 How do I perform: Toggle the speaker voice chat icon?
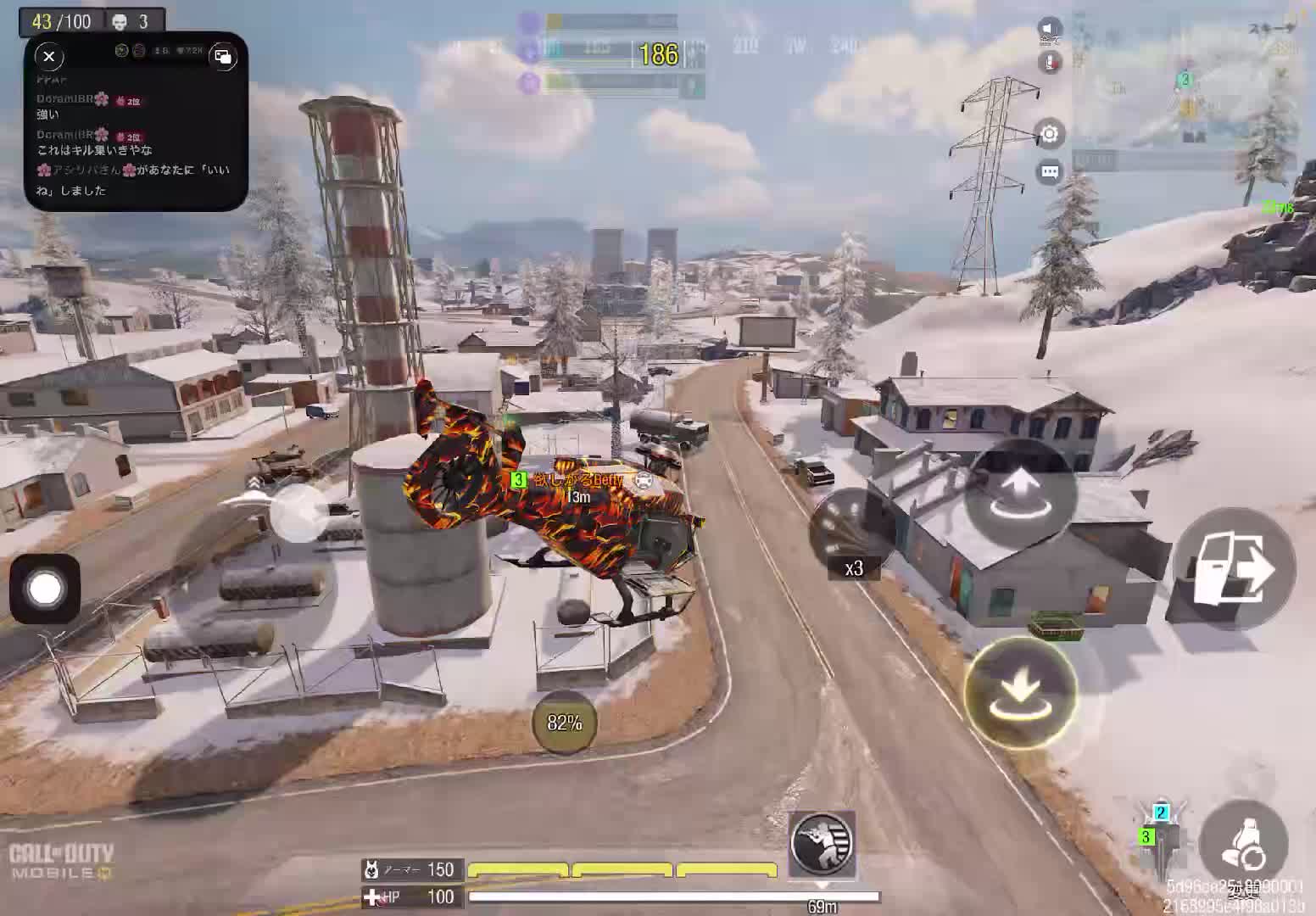coord(1050,31)
